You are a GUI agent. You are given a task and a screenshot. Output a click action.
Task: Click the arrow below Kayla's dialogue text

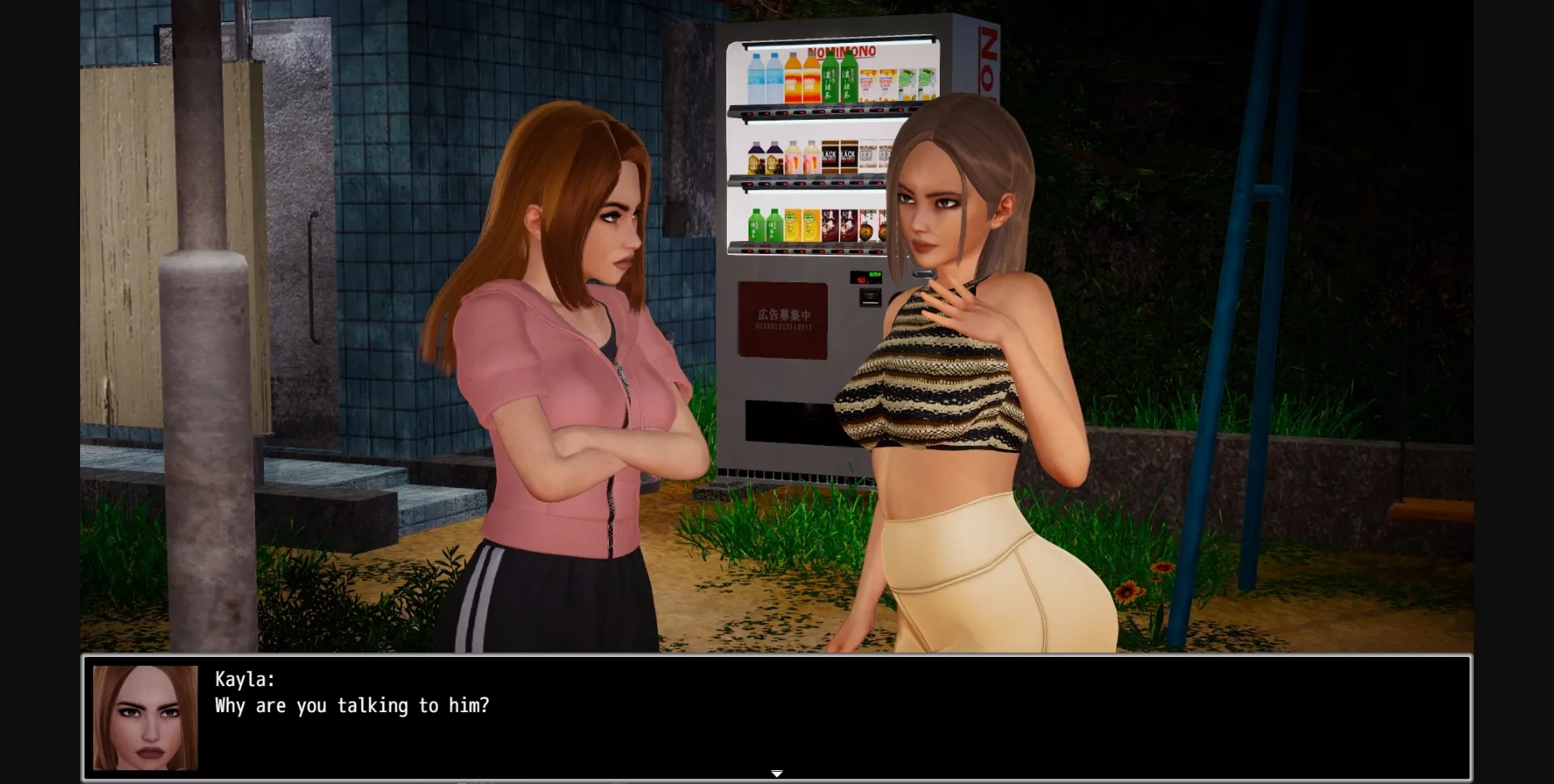[776, 773]
